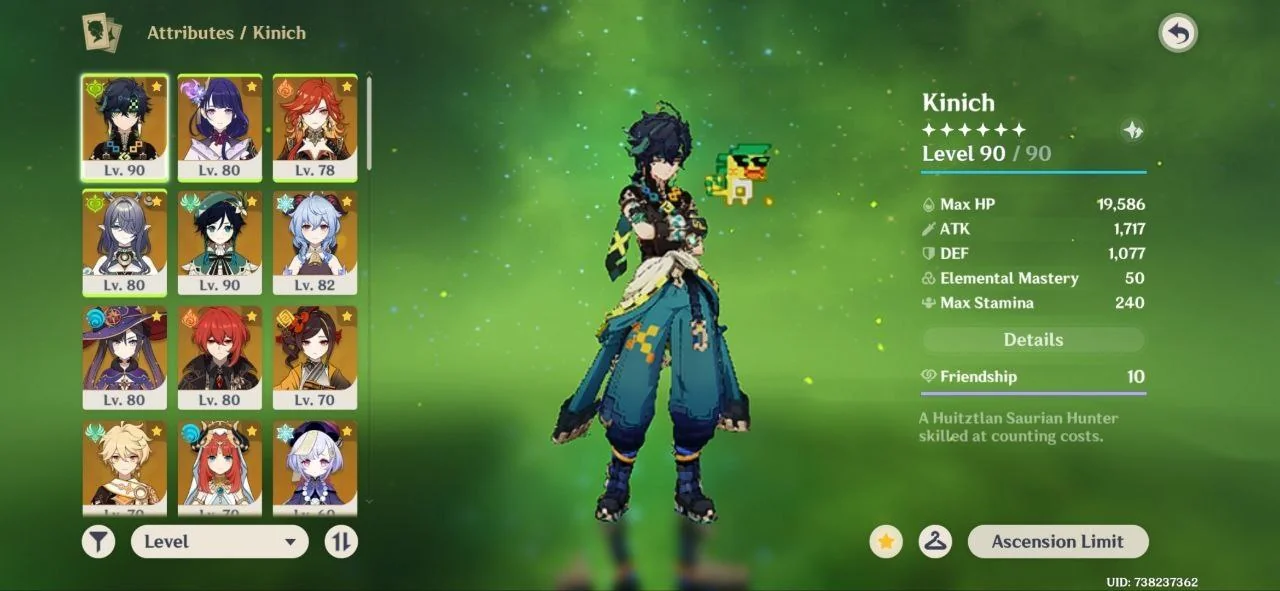Toggle the favorite star button
The height and width of the screenshot is (591, 1280).
click(x=885, y=542)
